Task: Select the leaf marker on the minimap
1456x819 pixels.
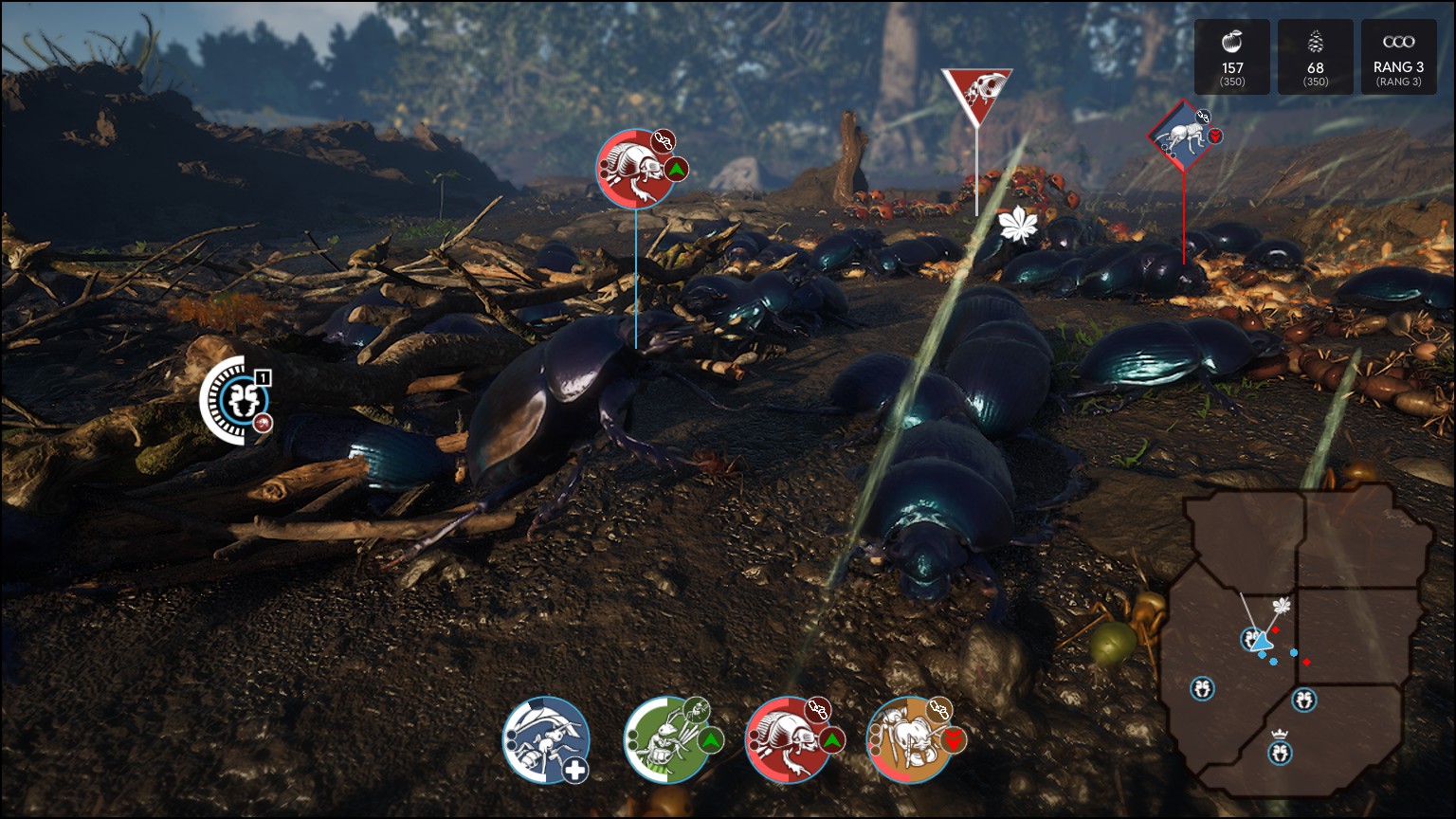Action: click(x=1283, y=607)
